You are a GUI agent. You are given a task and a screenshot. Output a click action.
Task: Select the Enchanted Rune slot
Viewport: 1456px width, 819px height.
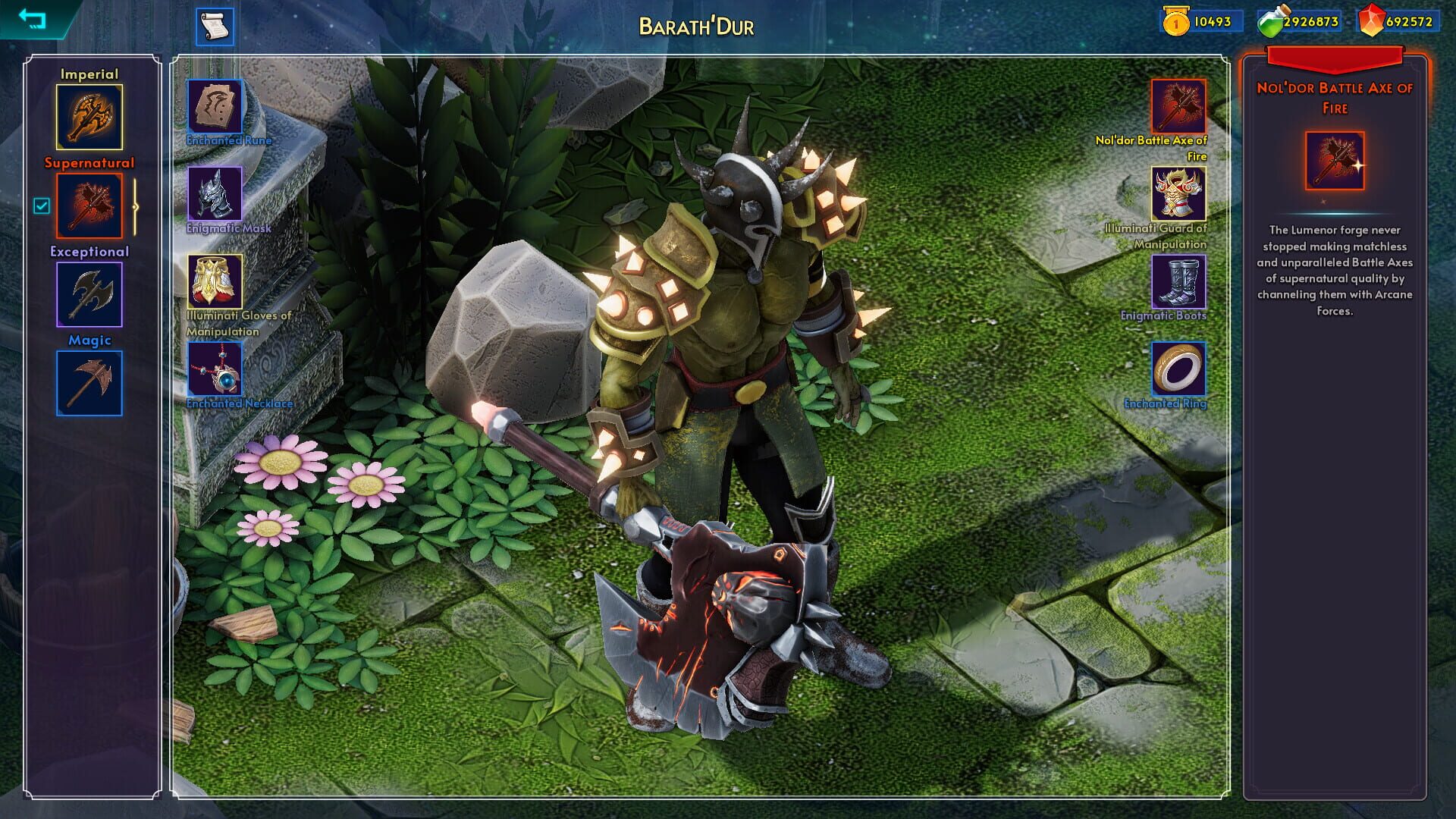coord(214,108)
